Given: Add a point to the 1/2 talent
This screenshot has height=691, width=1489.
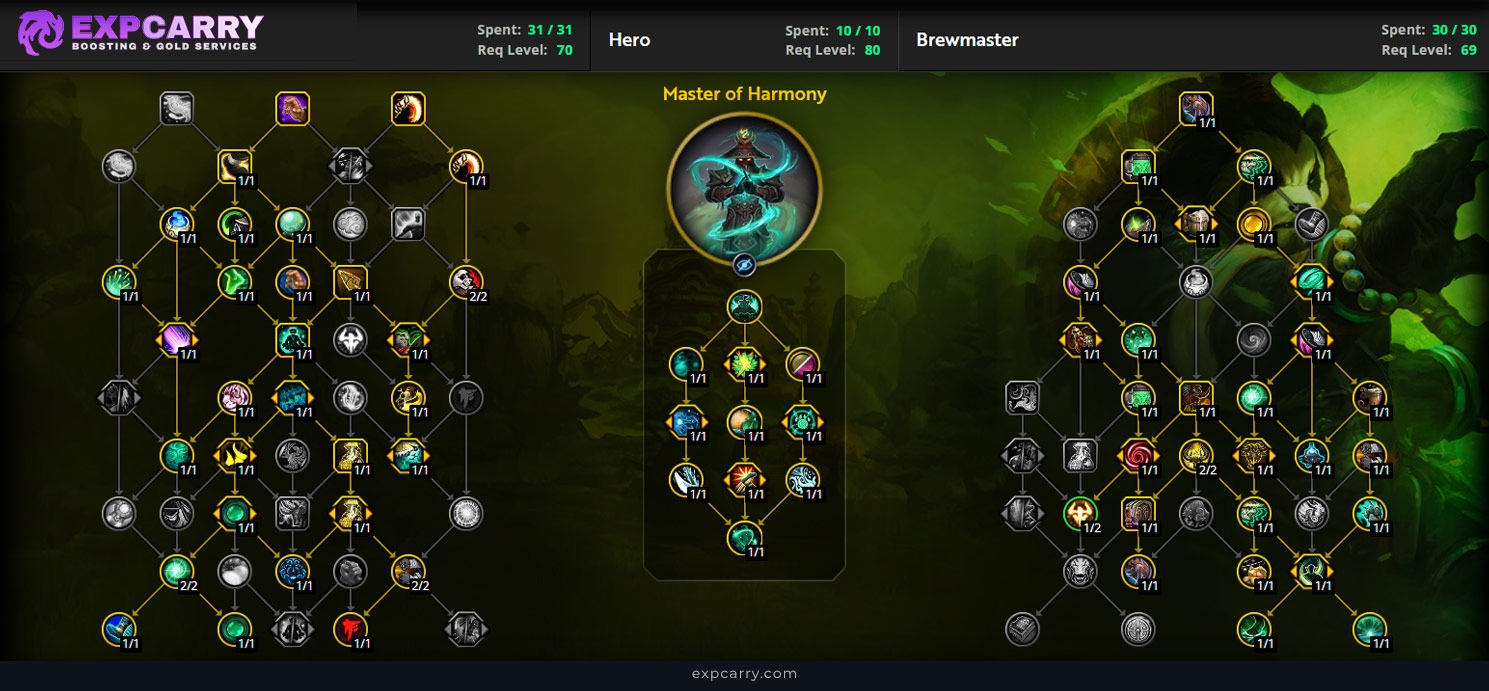Looking at the screenshot, I should tap(1080, 514).
